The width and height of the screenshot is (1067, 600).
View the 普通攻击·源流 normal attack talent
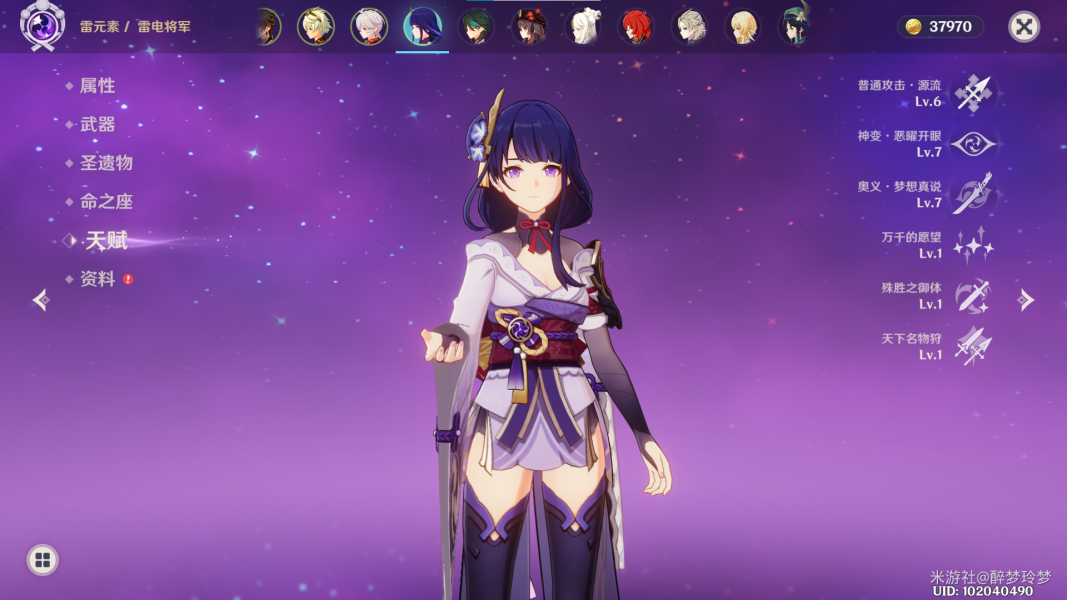(x=972, y=93)
